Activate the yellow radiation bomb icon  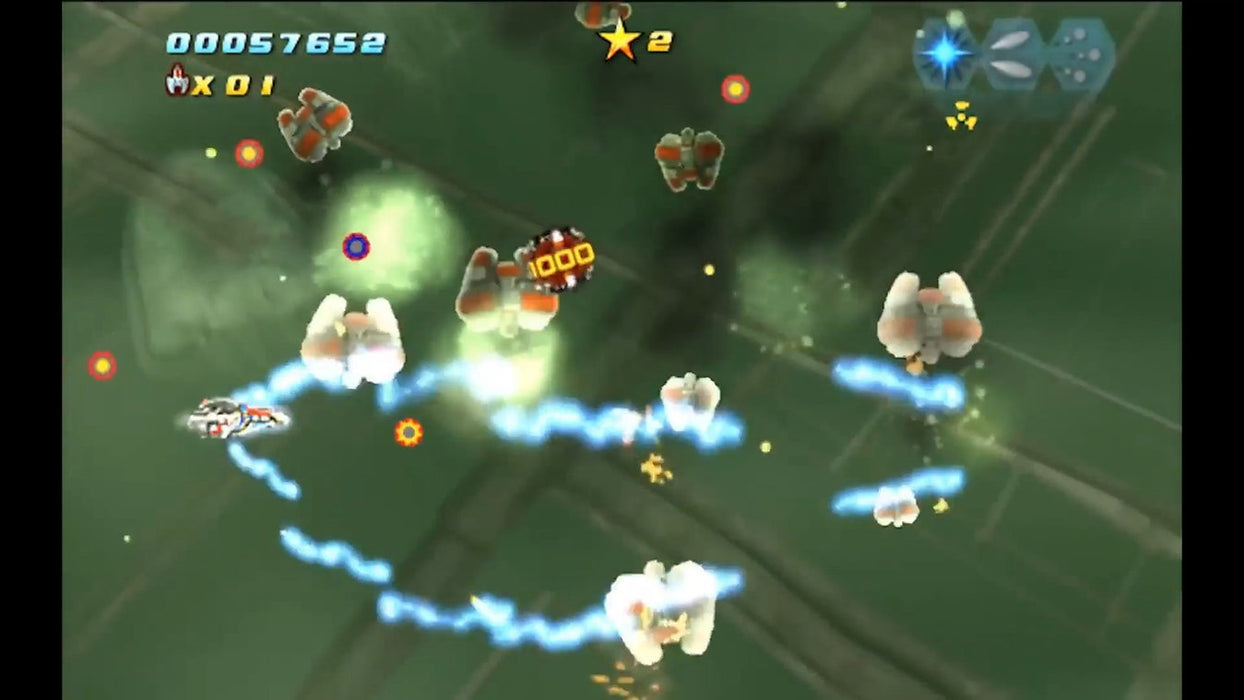coord(961,115)
